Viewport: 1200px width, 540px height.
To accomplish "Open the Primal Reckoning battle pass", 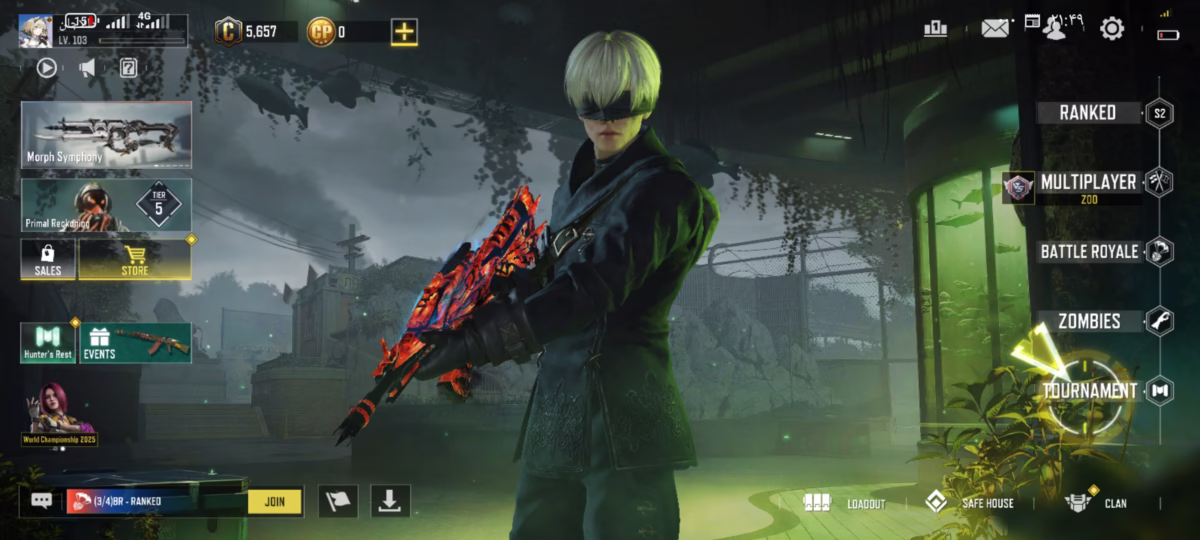I will [106, 205].
